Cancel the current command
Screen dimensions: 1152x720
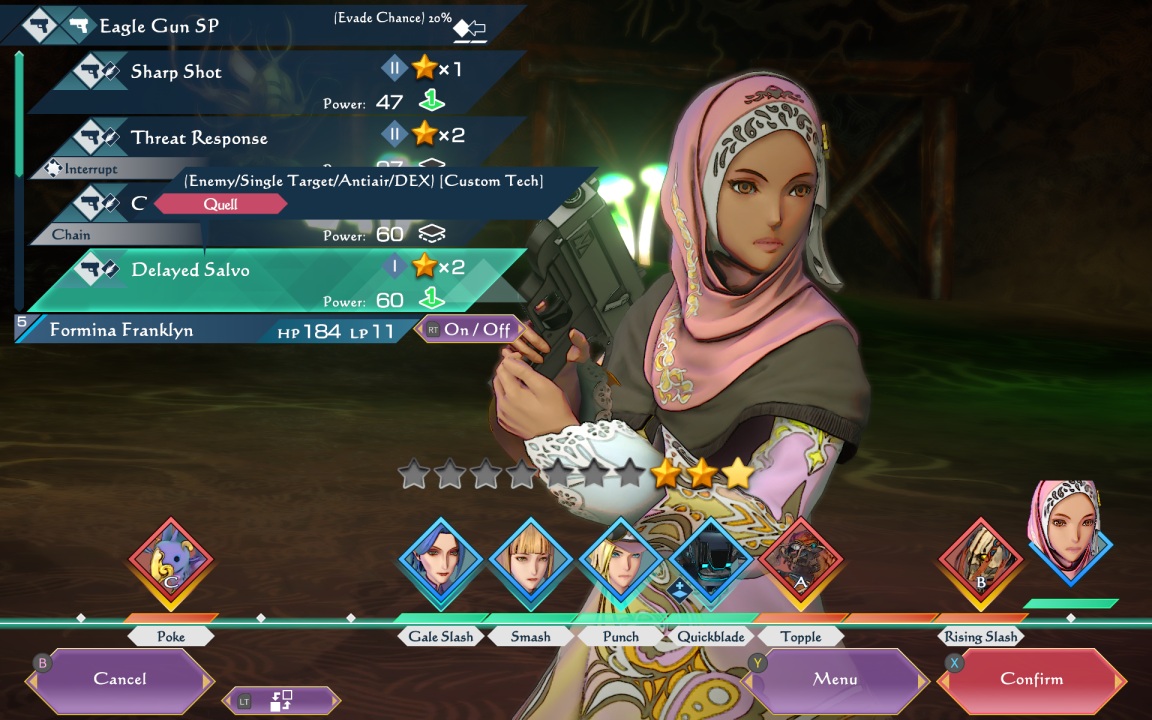[120, 679]
